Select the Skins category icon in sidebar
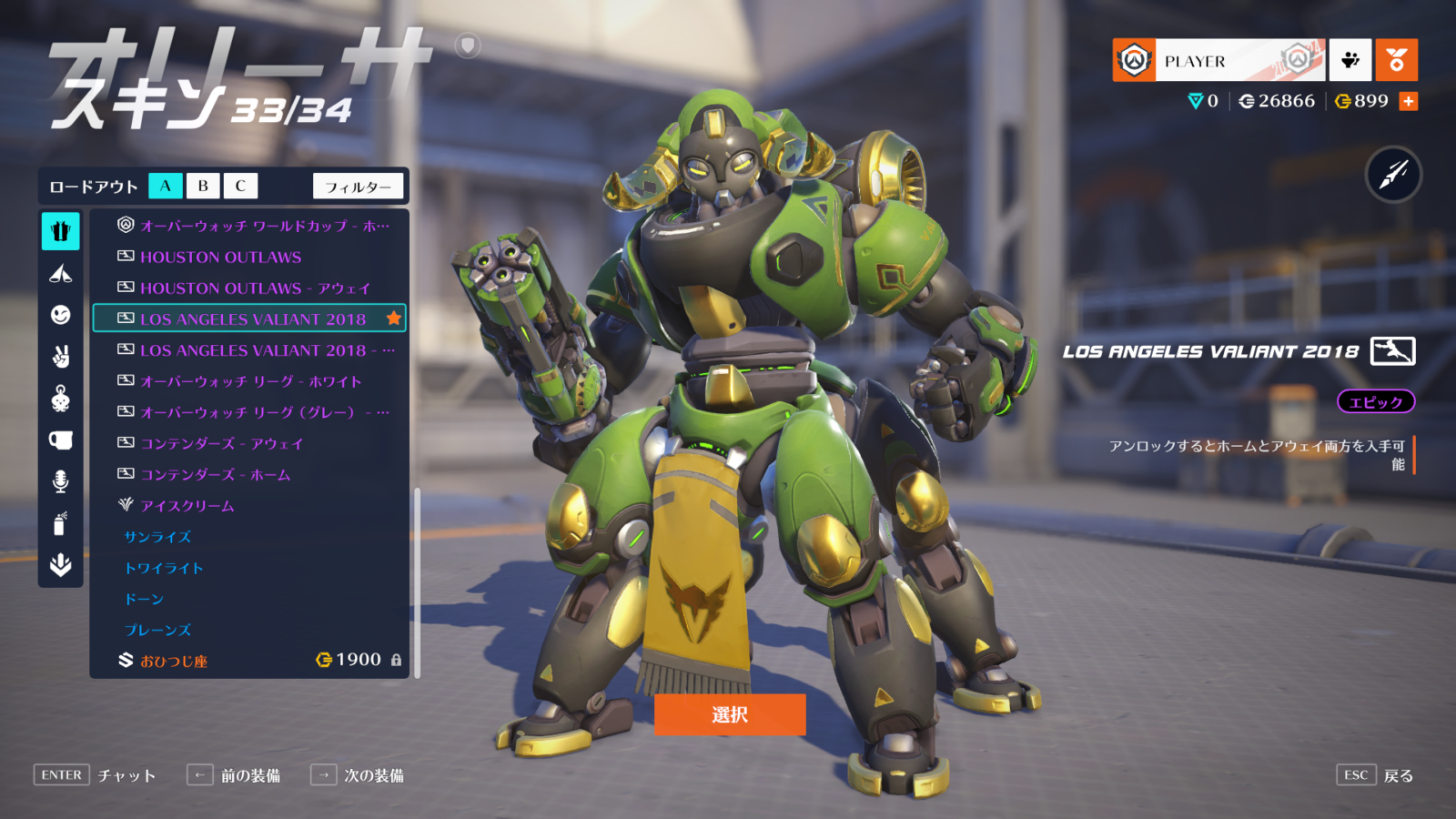 (60, 232)
